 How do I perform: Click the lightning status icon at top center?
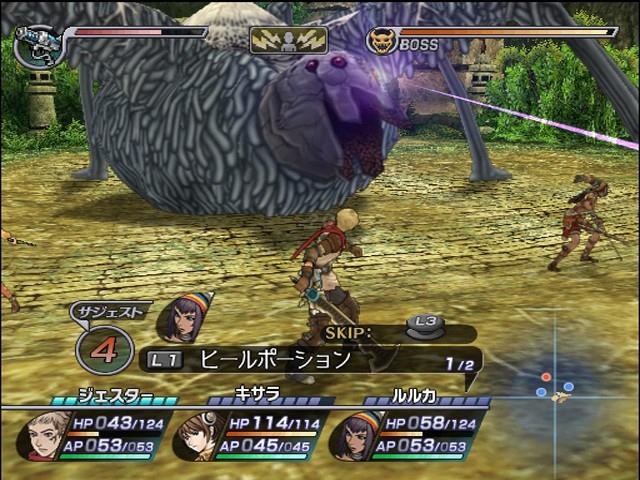[x=289, y=40]
